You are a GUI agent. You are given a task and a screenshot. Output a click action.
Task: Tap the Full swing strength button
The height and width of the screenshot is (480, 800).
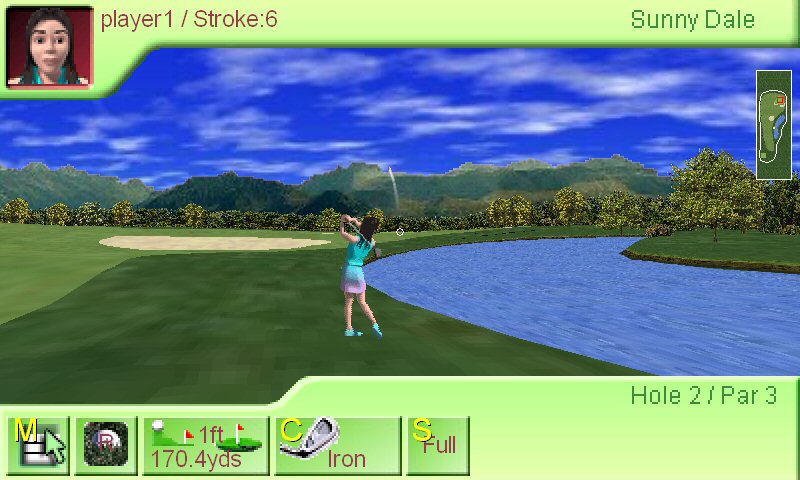437,445
